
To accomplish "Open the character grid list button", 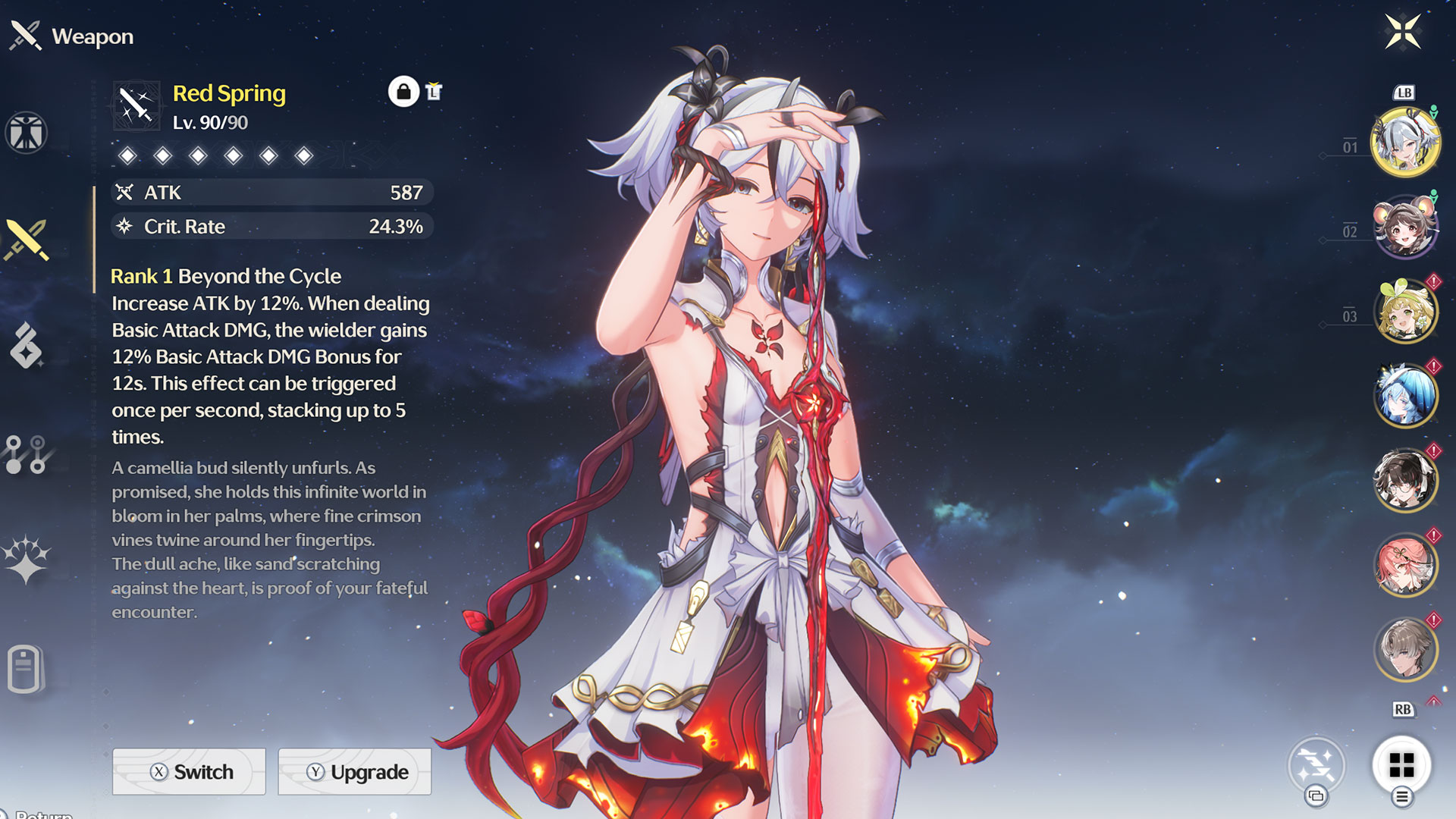I will (1401, 765).
